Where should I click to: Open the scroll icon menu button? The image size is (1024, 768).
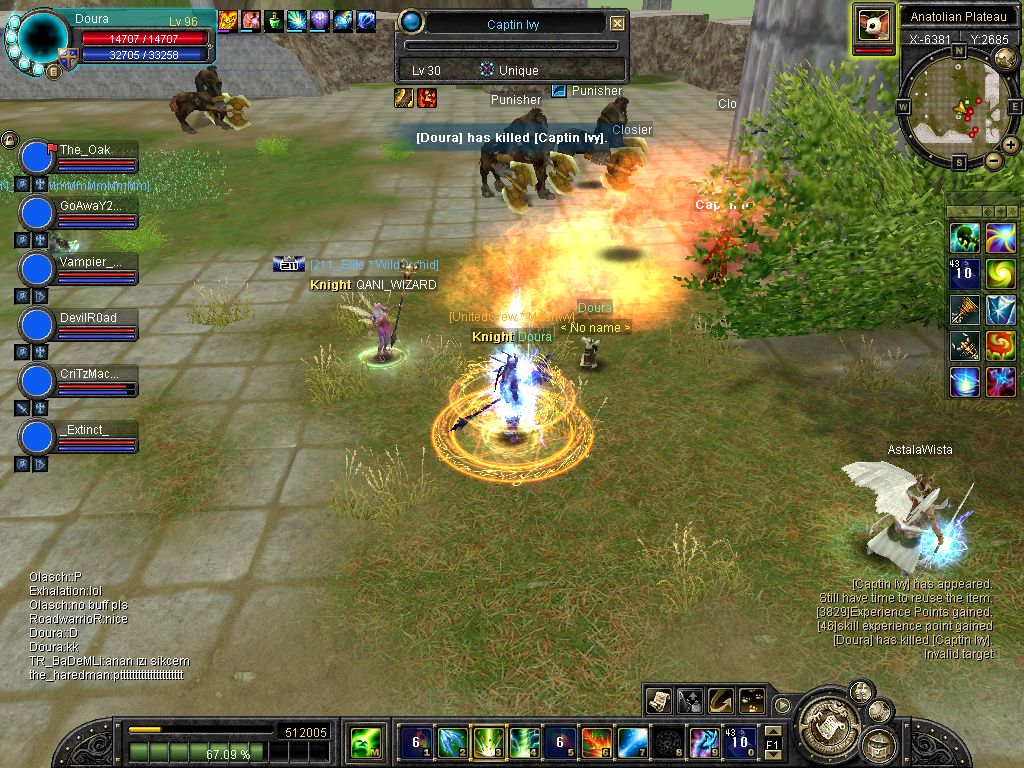658,700
